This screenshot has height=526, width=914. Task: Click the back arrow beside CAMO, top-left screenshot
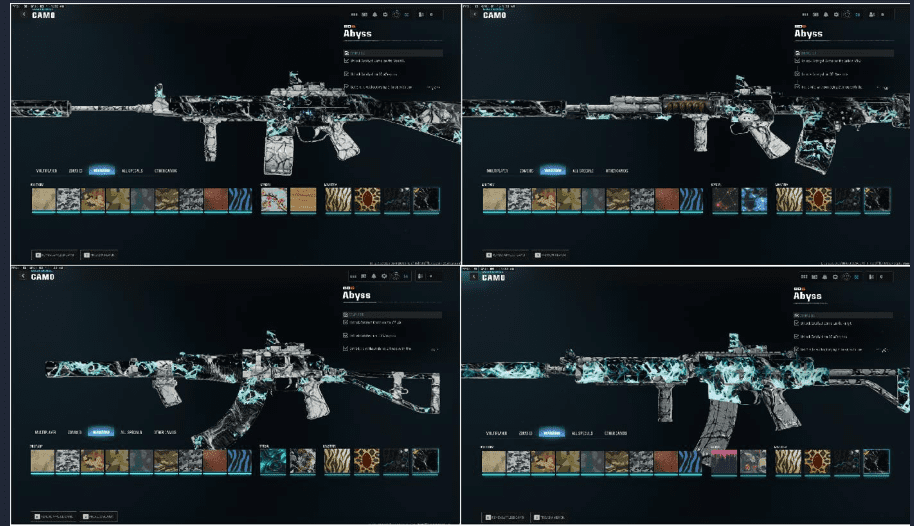tap(23, 14)
